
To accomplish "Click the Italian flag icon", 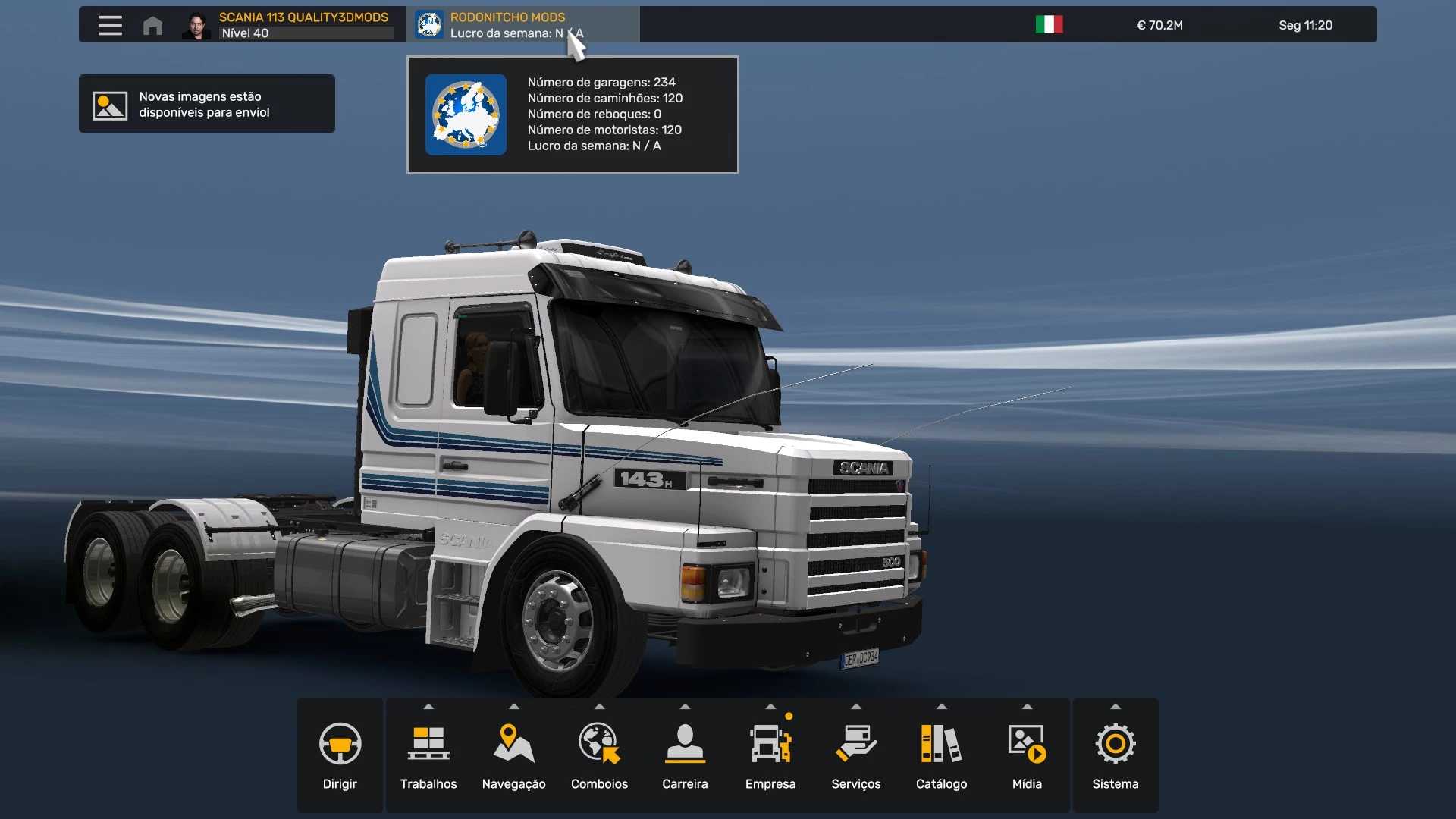I will pyautogui.click(x=1049, y=25).
